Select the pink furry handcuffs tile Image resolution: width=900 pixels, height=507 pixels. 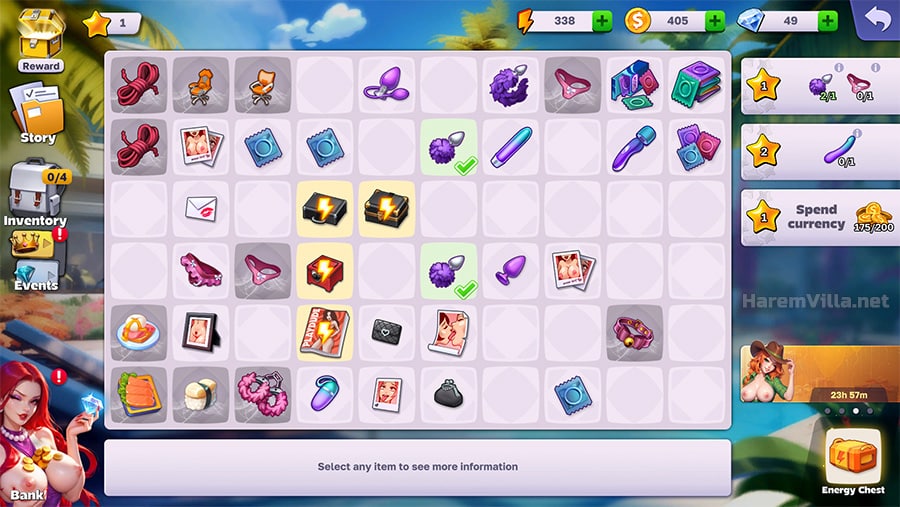[x=263, y=394]
